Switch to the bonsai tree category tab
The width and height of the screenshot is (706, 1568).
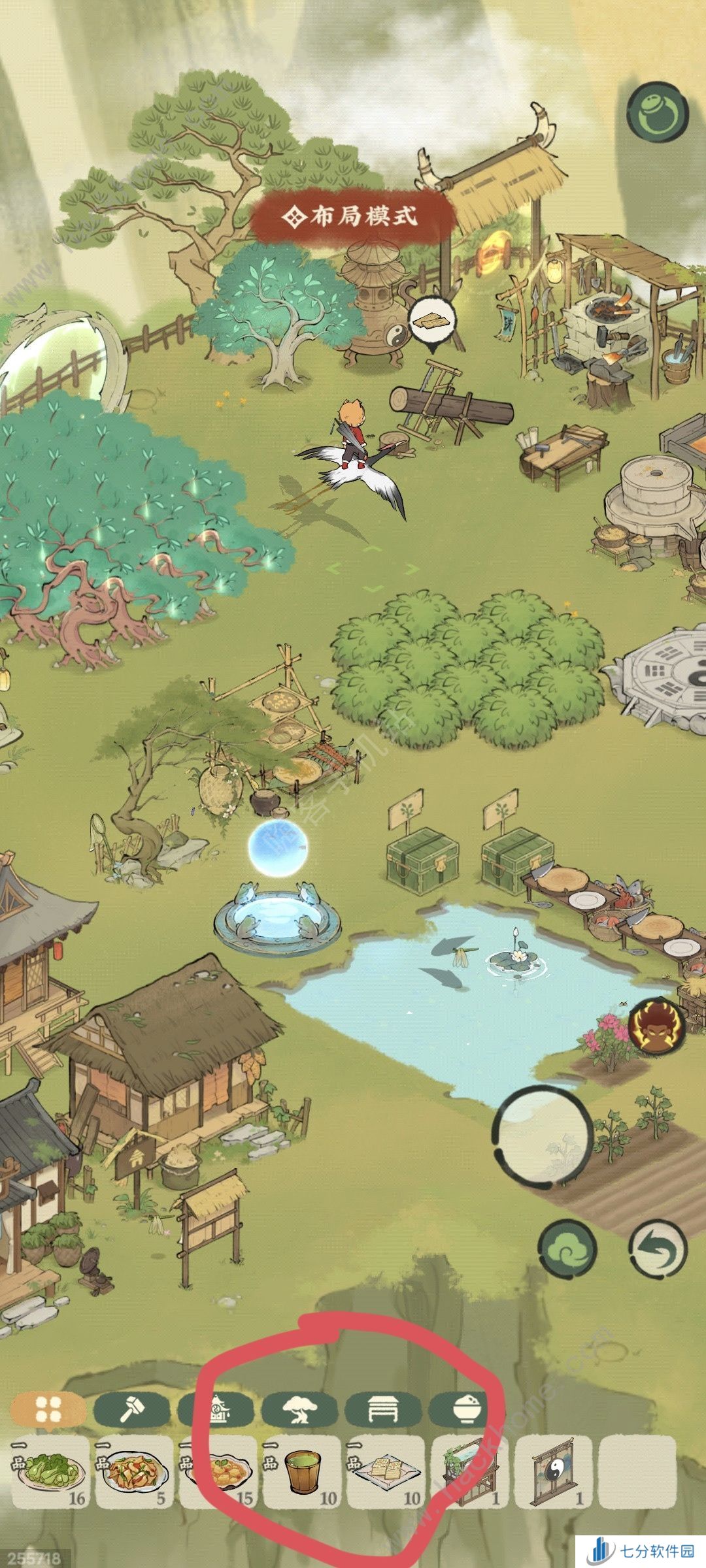tap(300, 1411)
